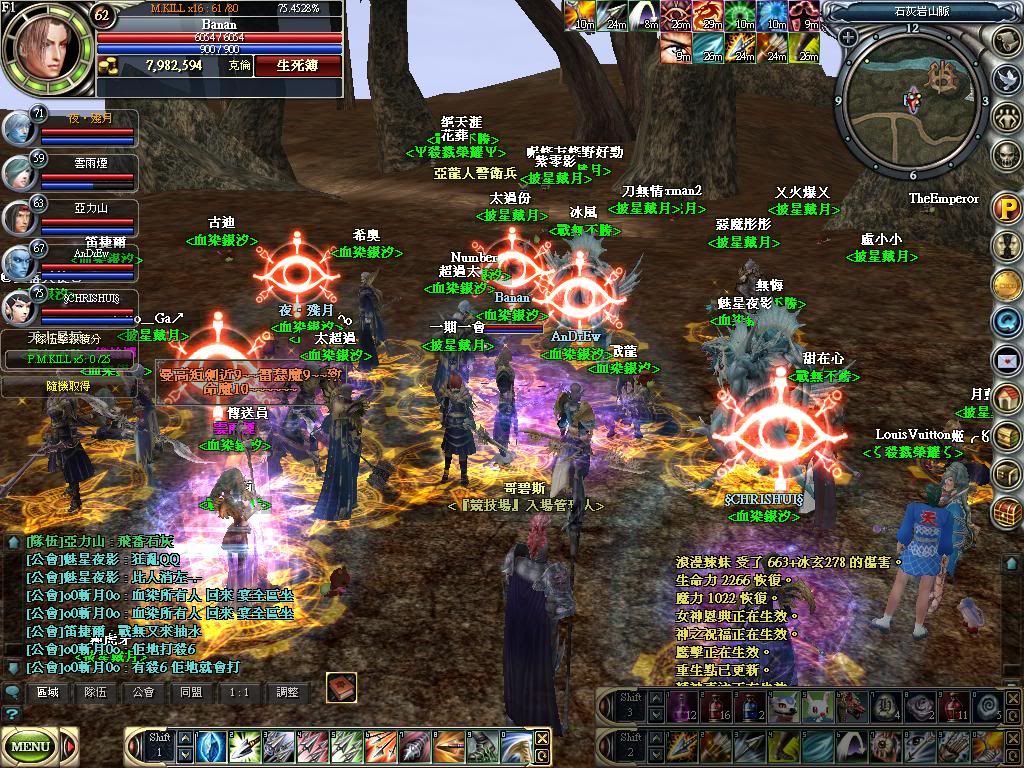The height and width of the screenshot is (768, 1024).
Task: Click the plus button on the minimap frame
Action: [x=848, y=37]
